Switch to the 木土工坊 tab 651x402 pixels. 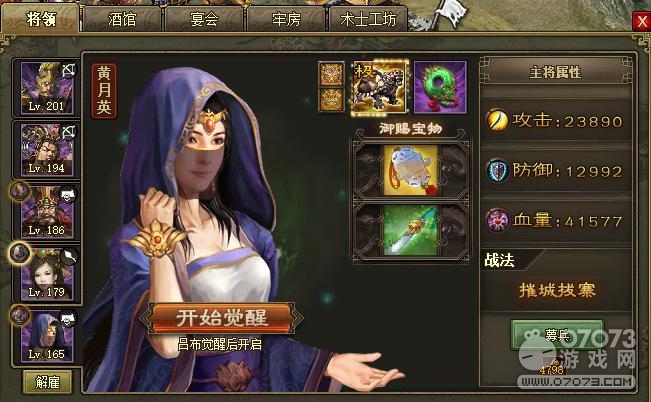click(x=367, y=18)
